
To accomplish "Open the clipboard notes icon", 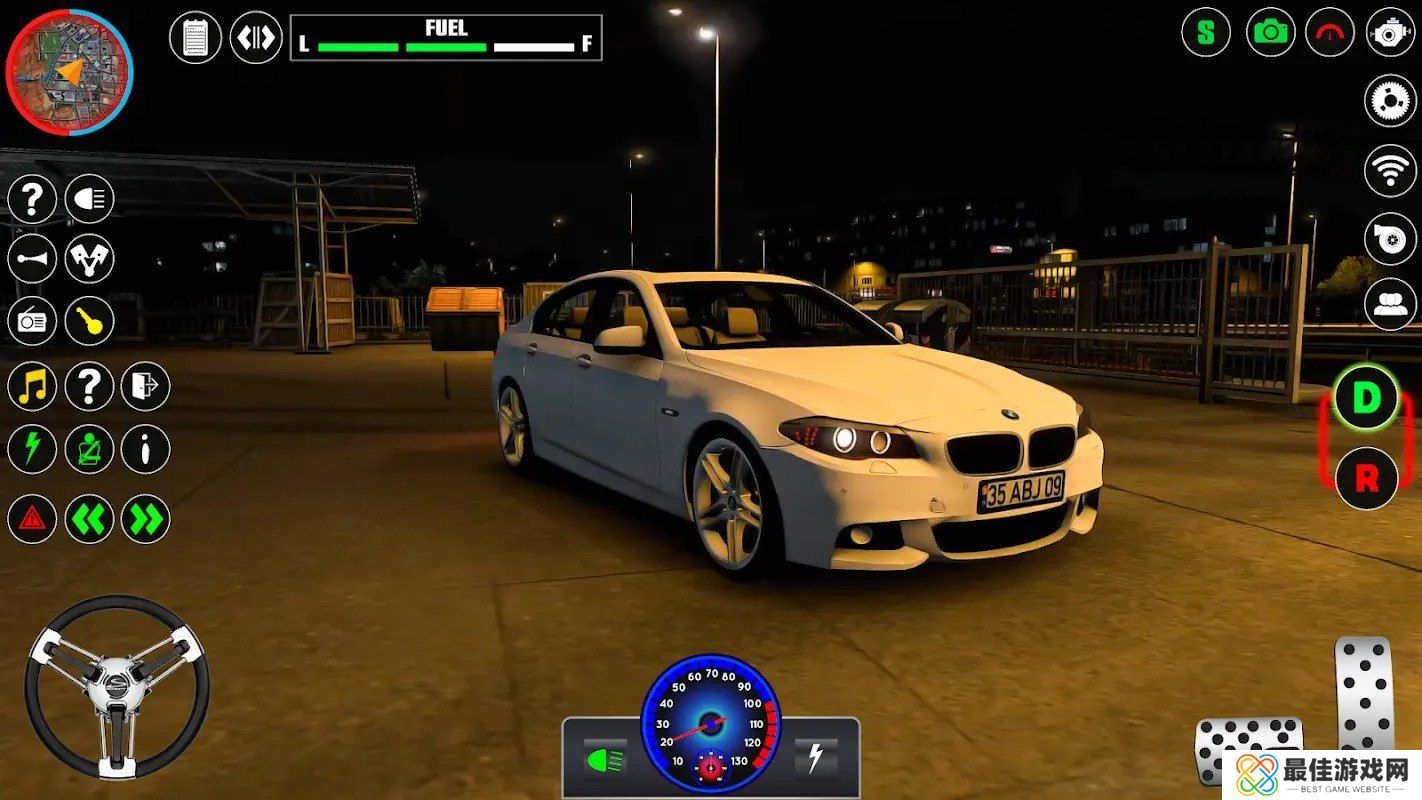I will (x=196, y=38).
